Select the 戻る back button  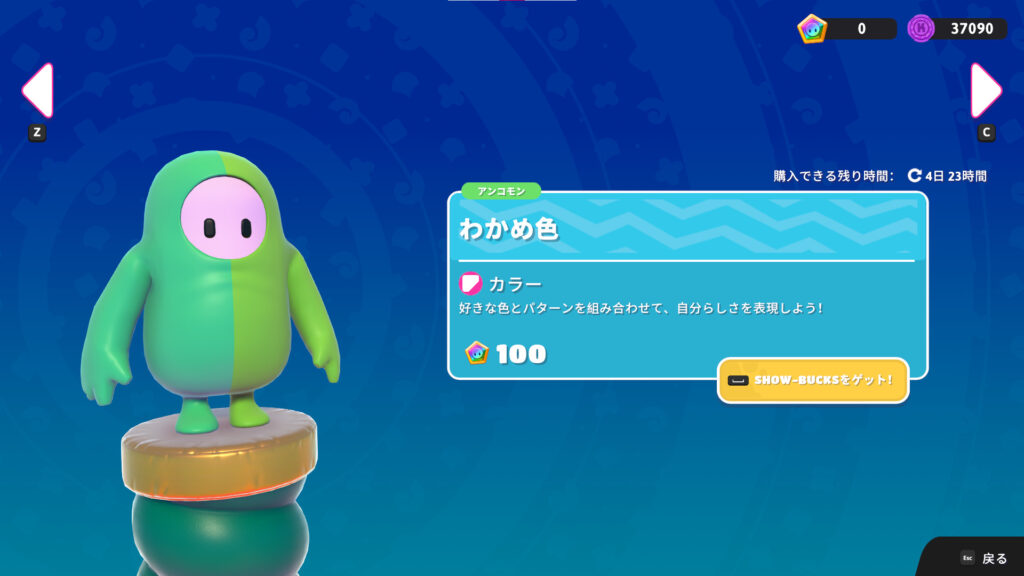tap(984, 558)
